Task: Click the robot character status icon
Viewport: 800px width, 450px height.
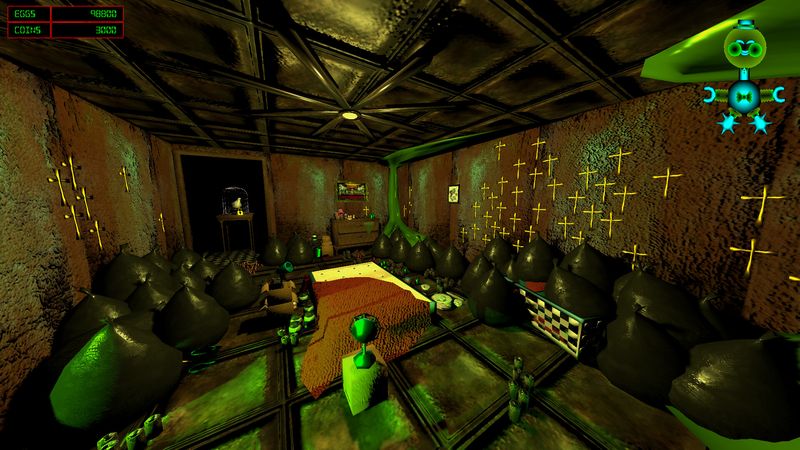Action: click(x=743, y=72)
